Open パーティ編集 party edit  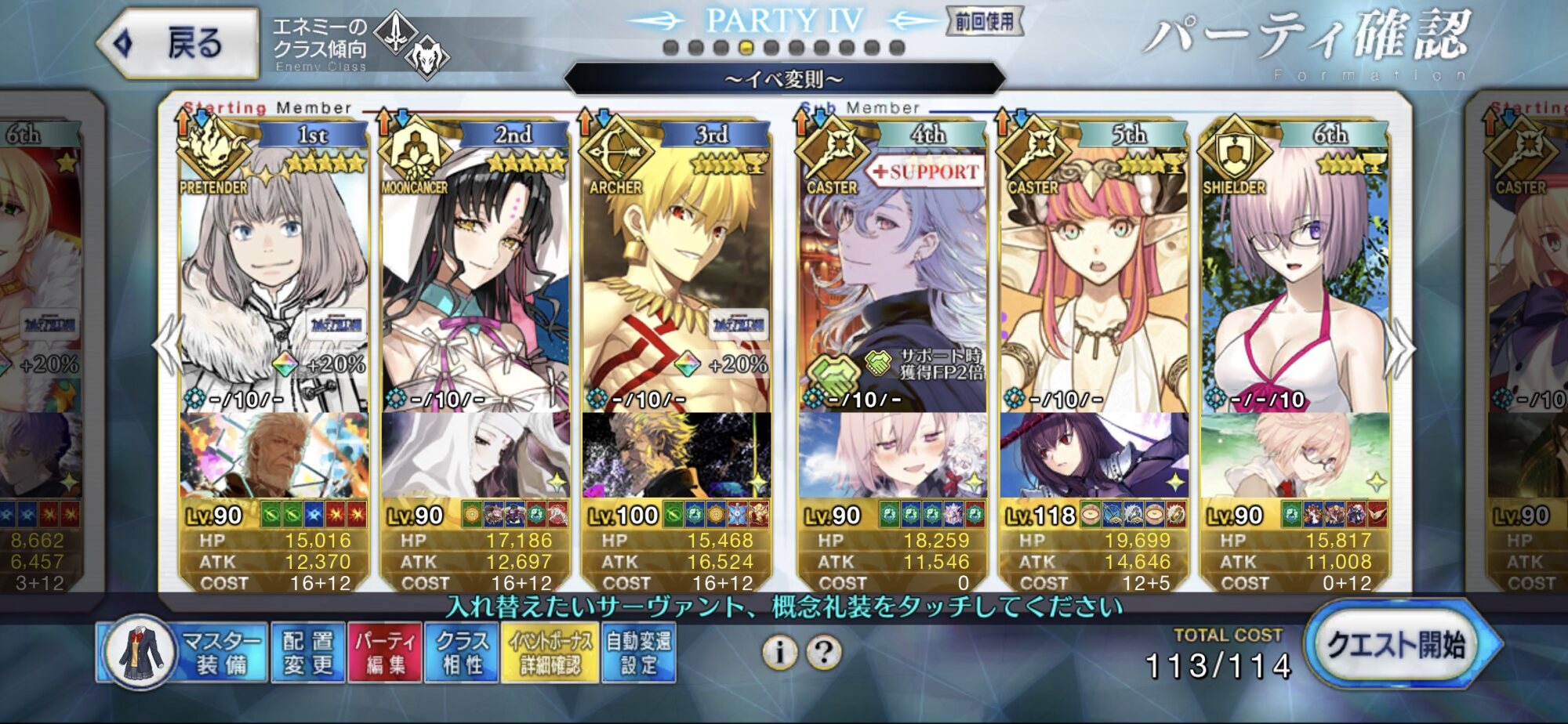(x=385, y=653)
